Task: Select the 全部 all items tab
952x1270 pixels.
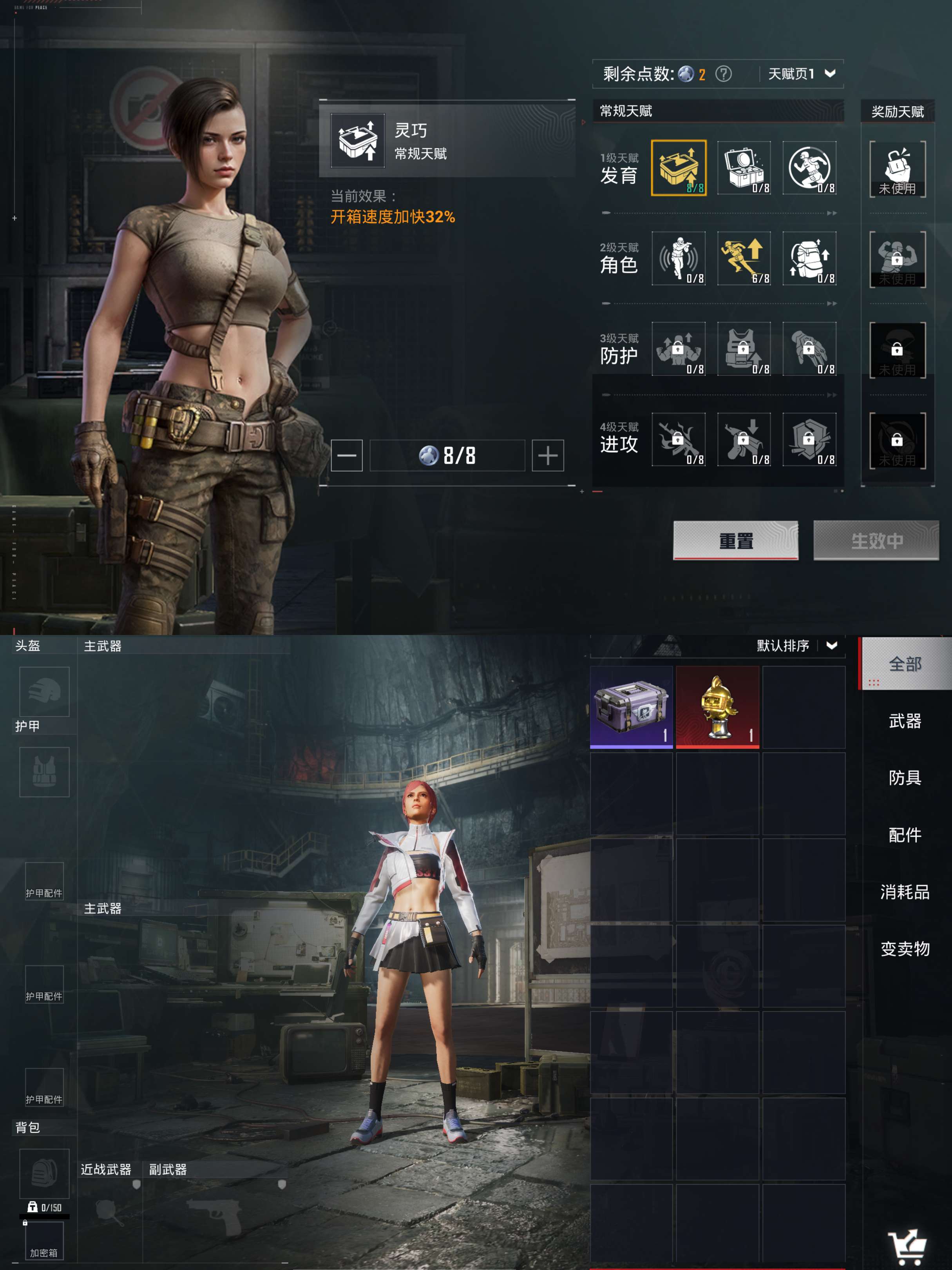Action: pos(904,664)
